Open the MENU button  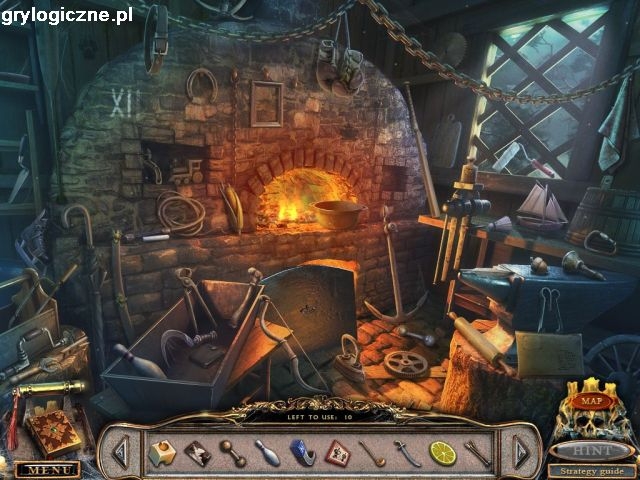pos(47,469)
